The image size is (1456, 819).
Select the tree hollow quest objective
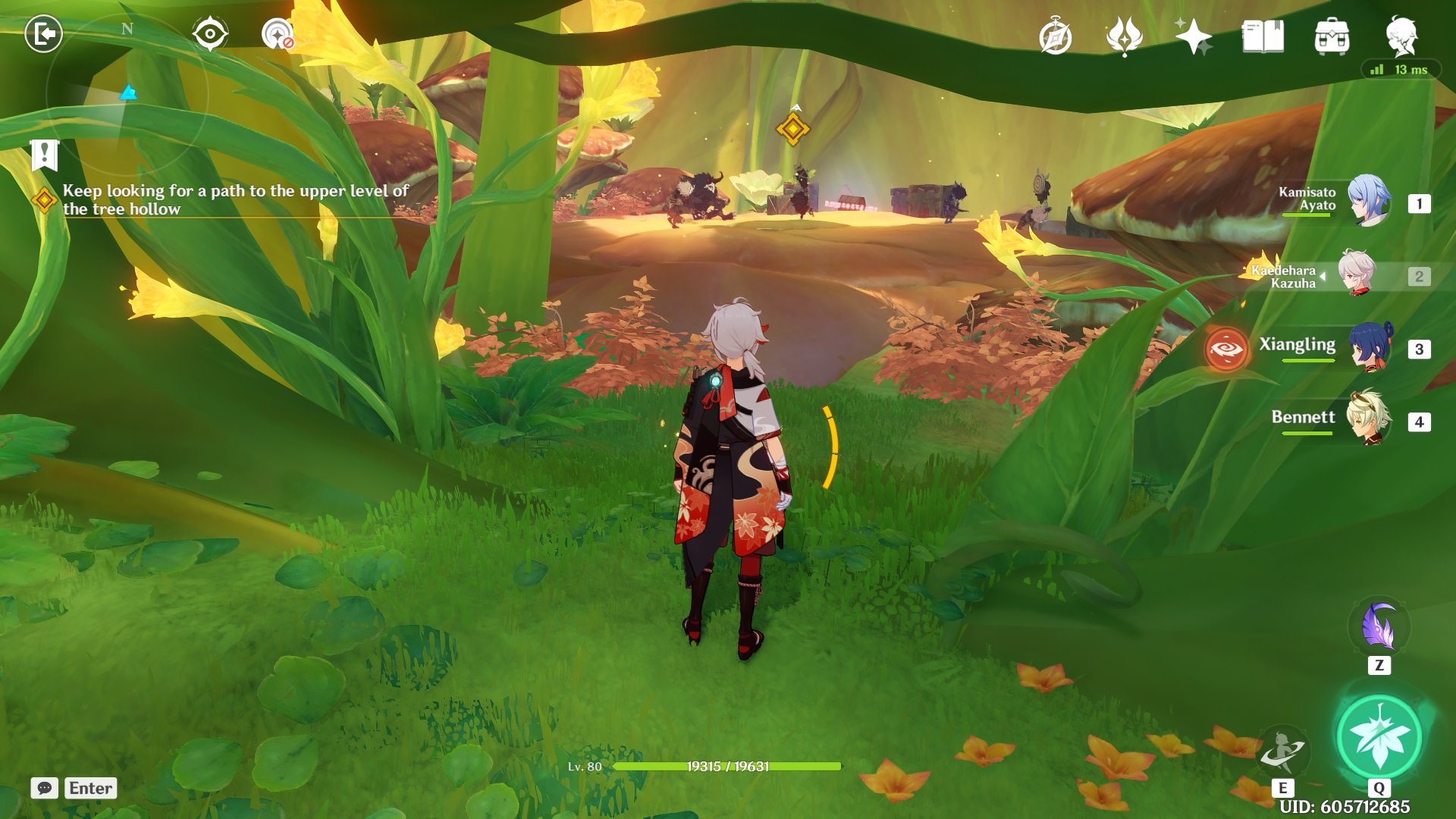point(235,200)
